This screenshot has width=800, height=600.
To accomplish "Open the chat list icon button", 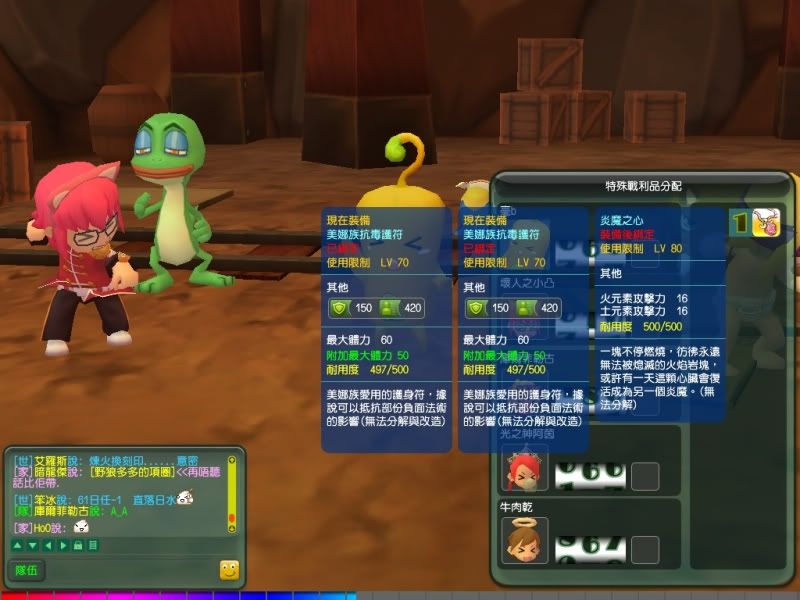I will pyautogui.click(x=92, y=545).
